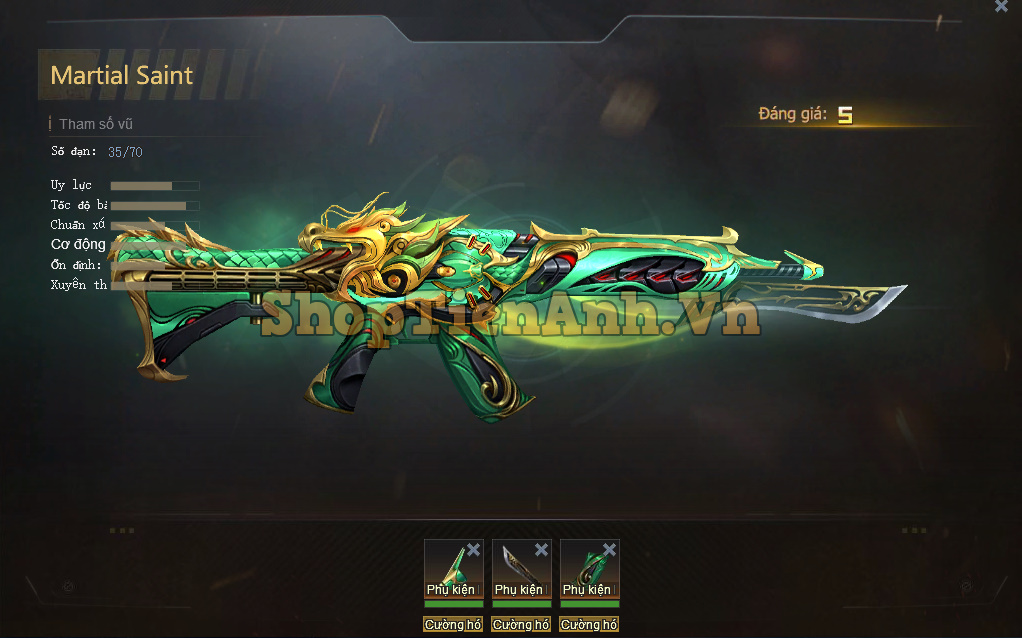The image size is (1022, 638).
Task: Click Cường hóa under the bayonet blade accessory
Action: click(521, 625)
